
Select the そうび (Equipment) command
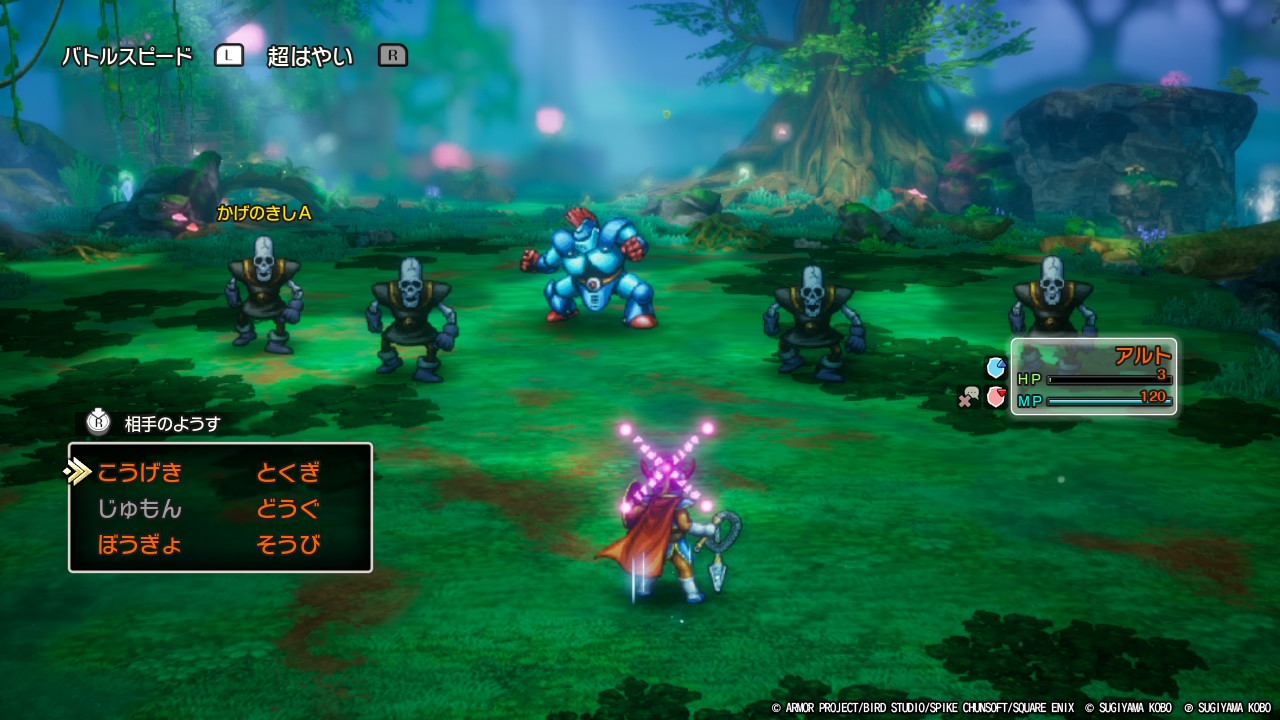tap(288, 545)
